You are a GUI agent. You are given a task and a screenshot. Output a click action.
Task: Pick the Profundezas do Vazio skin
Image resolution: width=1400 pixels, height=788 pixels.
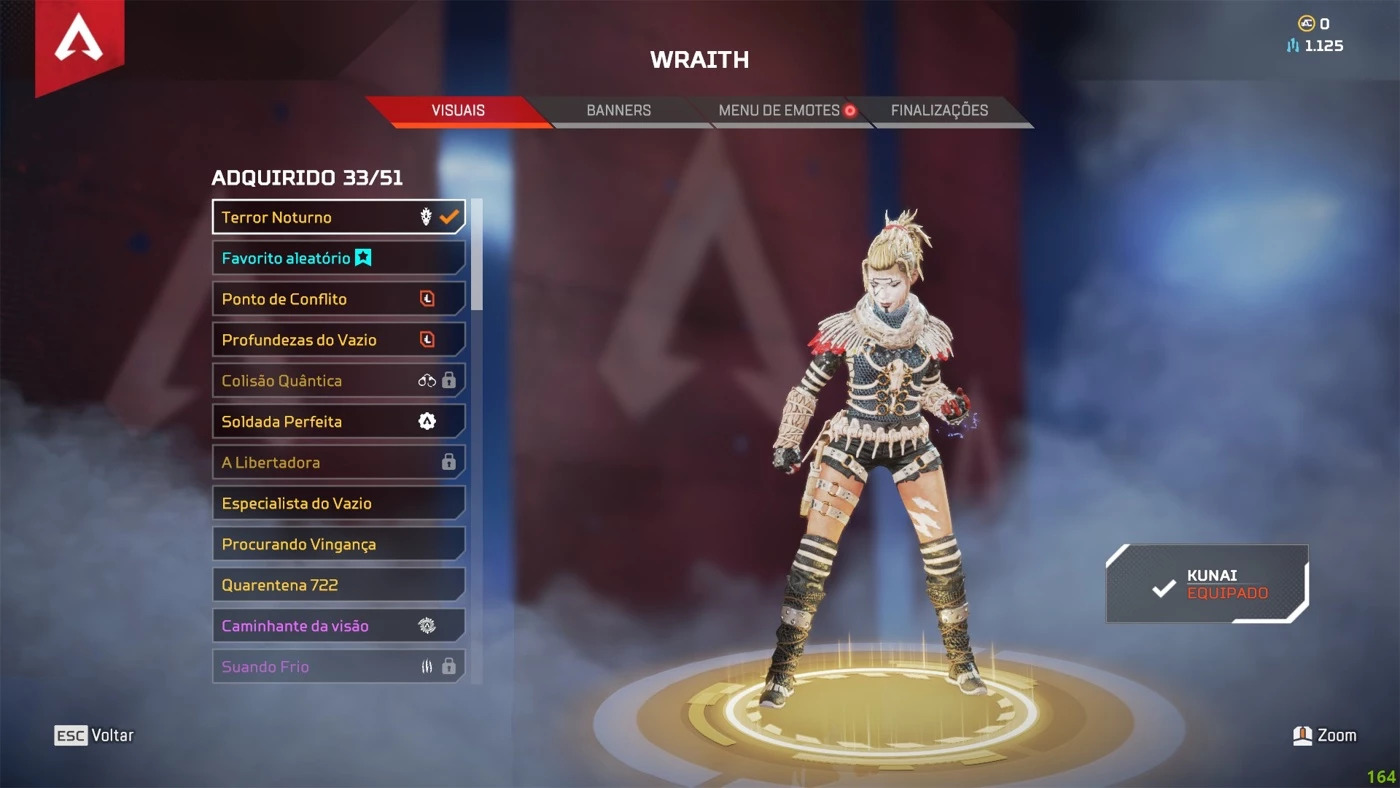338,340
